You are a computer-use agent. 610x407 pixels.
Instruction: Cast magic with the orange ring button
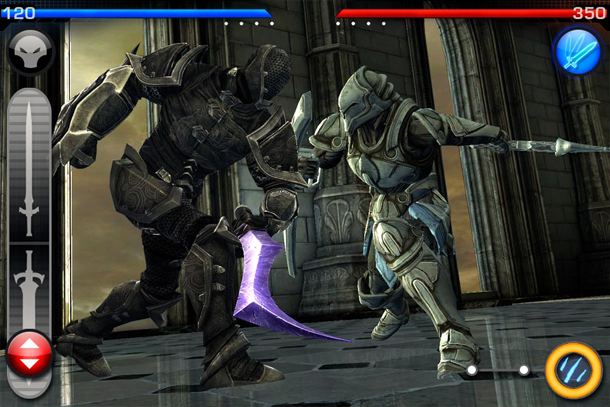pos(573,370)
